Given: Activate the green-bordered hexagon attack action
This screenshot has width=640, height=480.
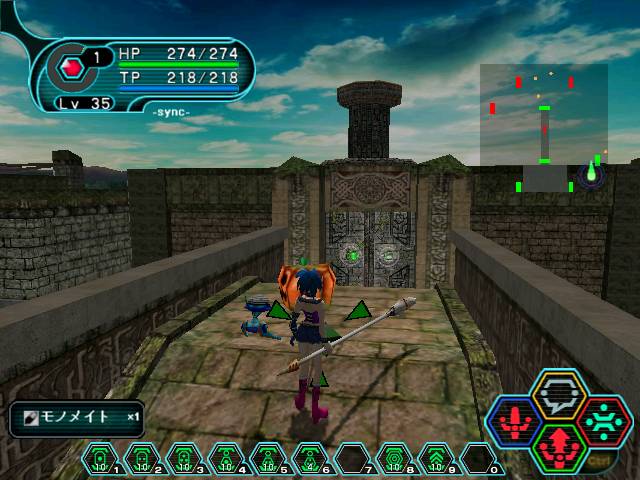Looking at the screenshot, I should click(558, 446).
